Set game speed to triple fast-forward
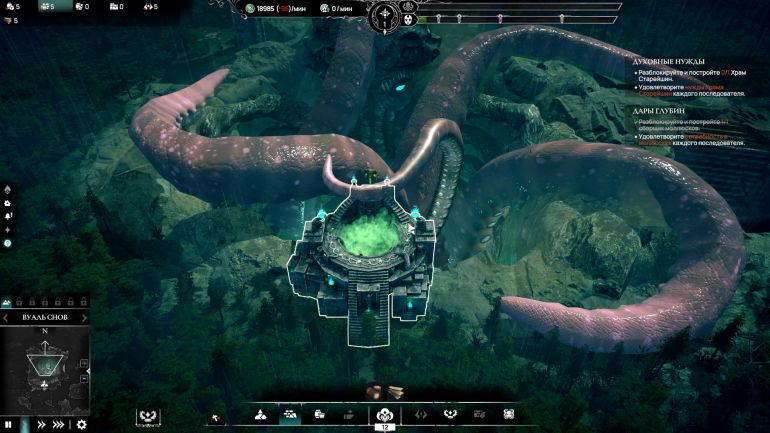This screenshot has width=770, height=433. [59, 425]
